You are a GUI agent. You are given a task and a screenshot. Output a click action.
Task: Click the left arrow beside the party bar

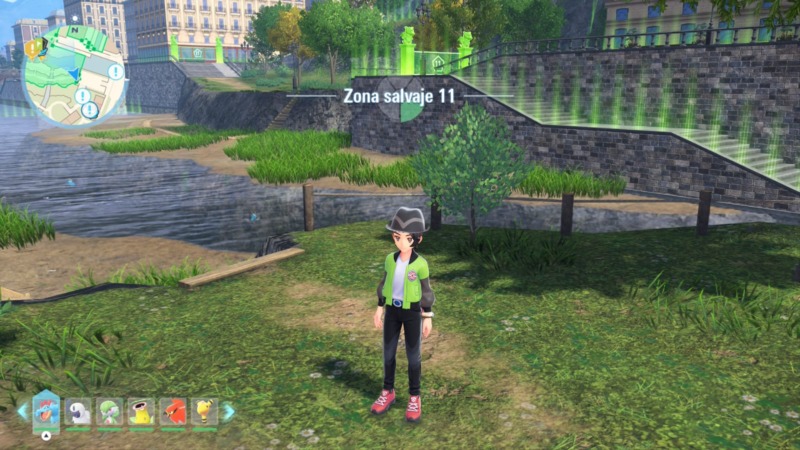click(22, 411)
